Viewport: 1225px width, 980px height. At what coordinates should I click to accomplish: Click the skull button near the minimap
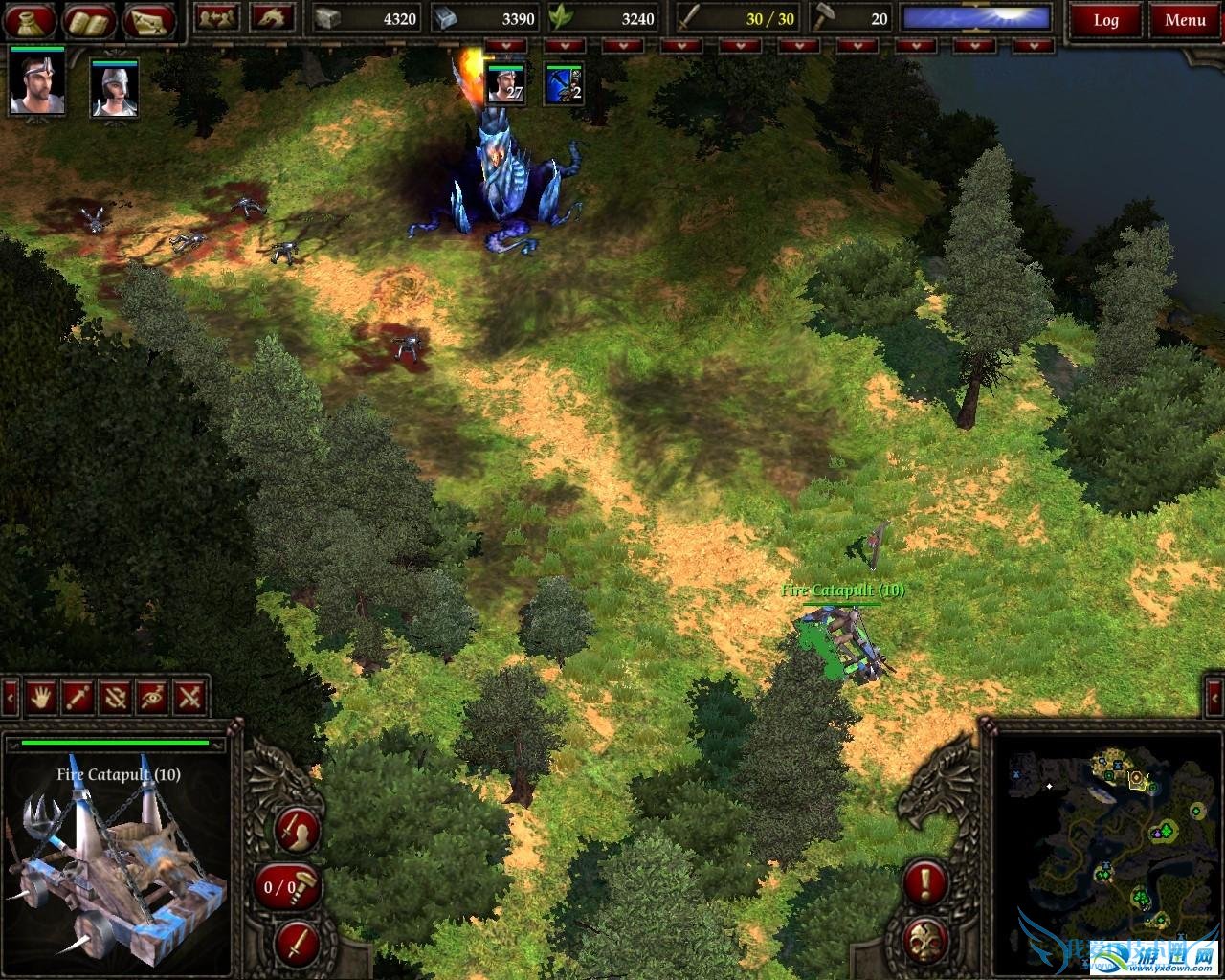click(924, 938)
